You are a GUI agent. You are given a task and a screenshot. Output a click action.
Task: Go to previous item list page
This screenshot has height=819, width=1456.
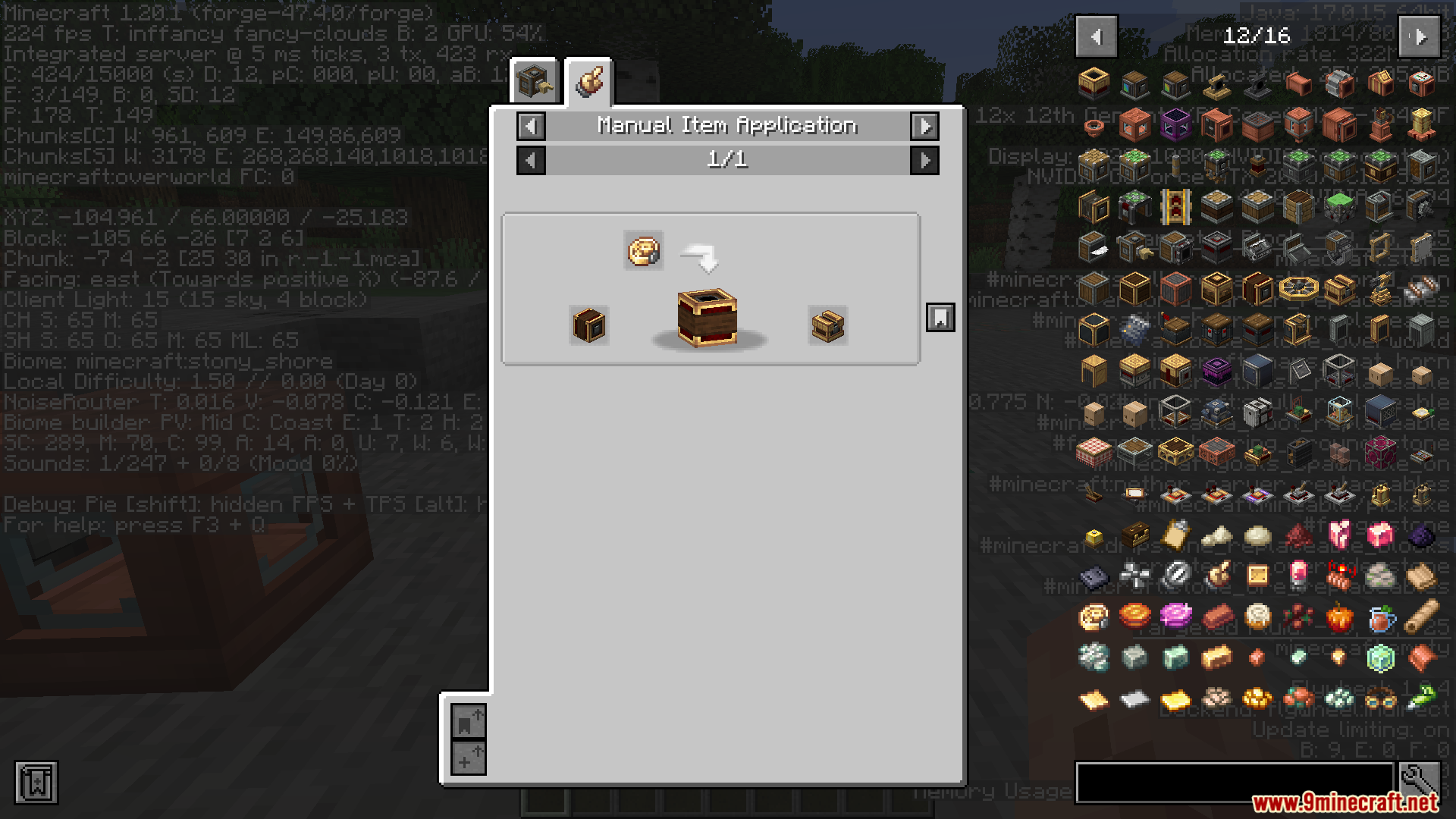tap(1096, 36)
